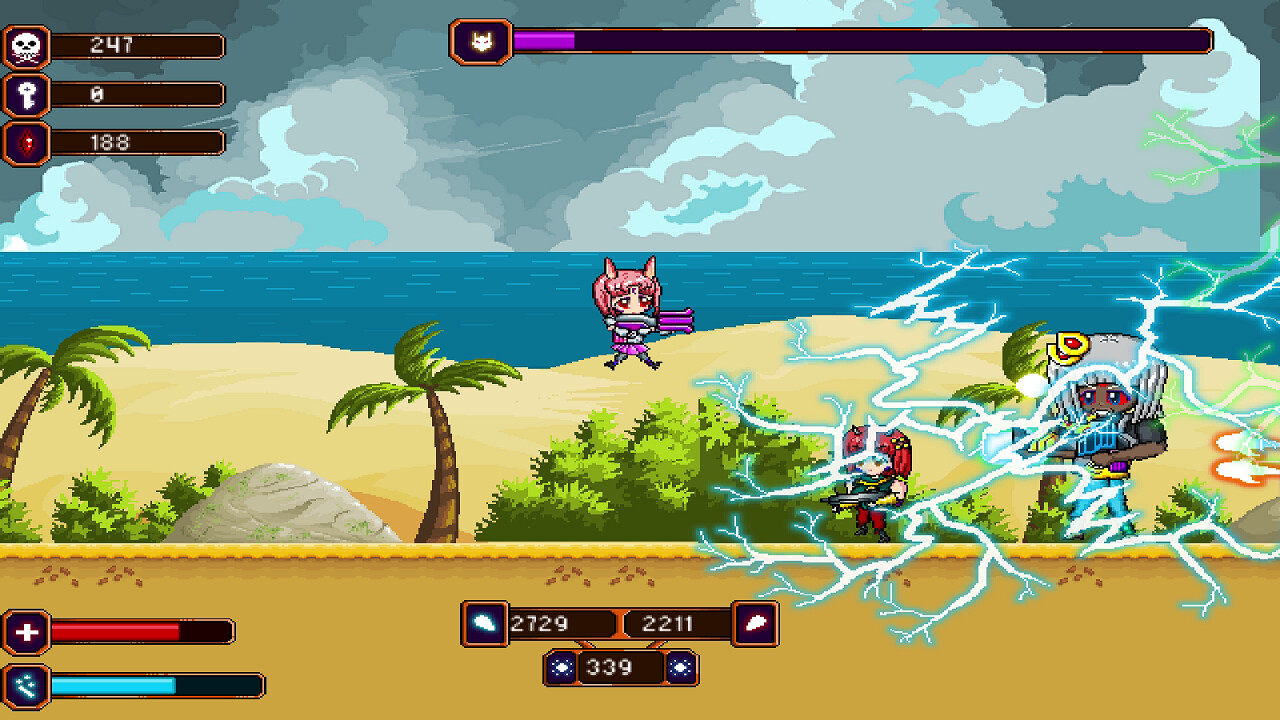The height and width of the screenshot is (720, 1280).
Task: Select the magic wand mana icon
Action: click(27, 685)
